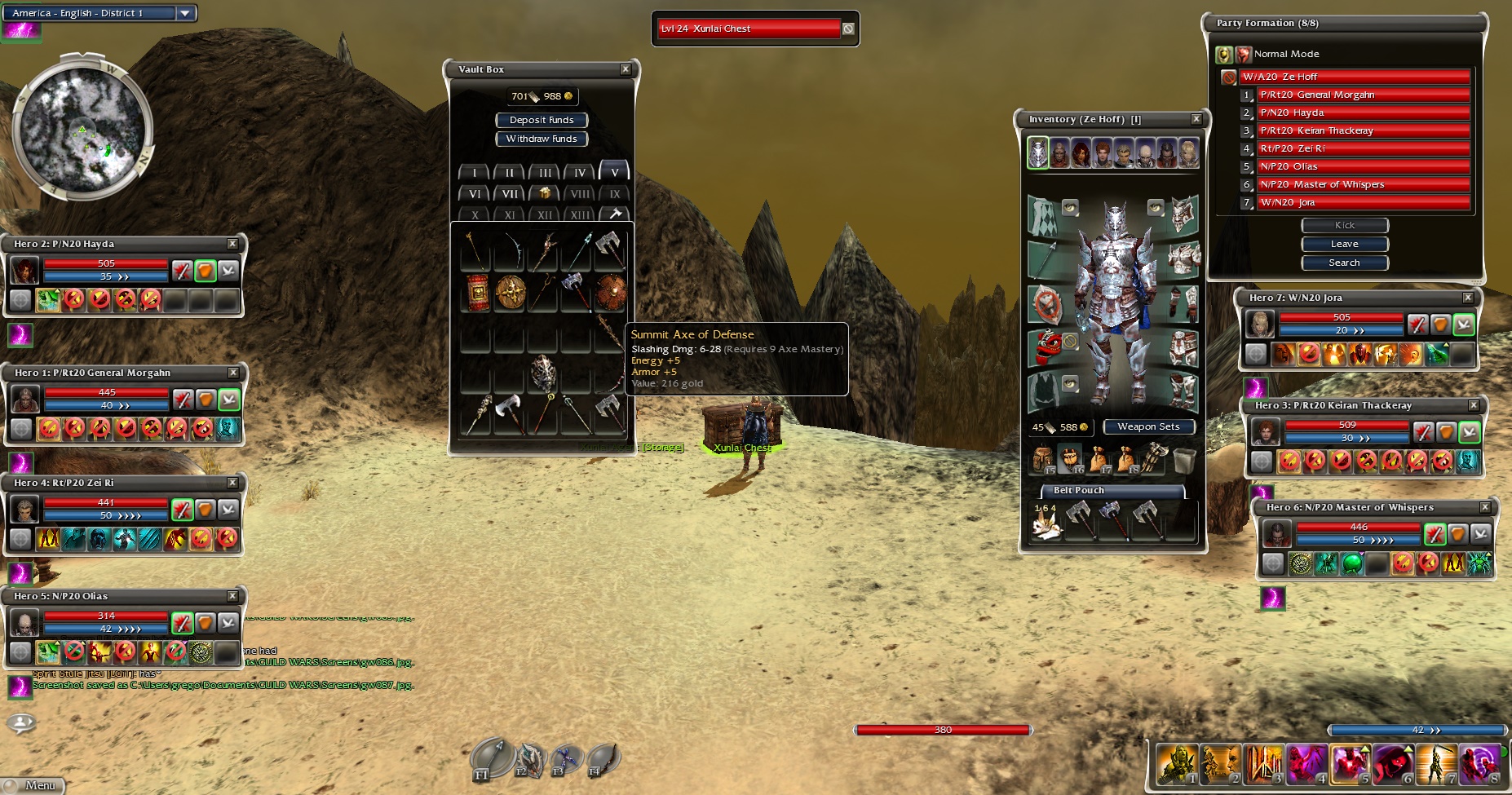Open the district selection dropdown
The height and width of the screenshot is (795, 1512).
point(185,13)
